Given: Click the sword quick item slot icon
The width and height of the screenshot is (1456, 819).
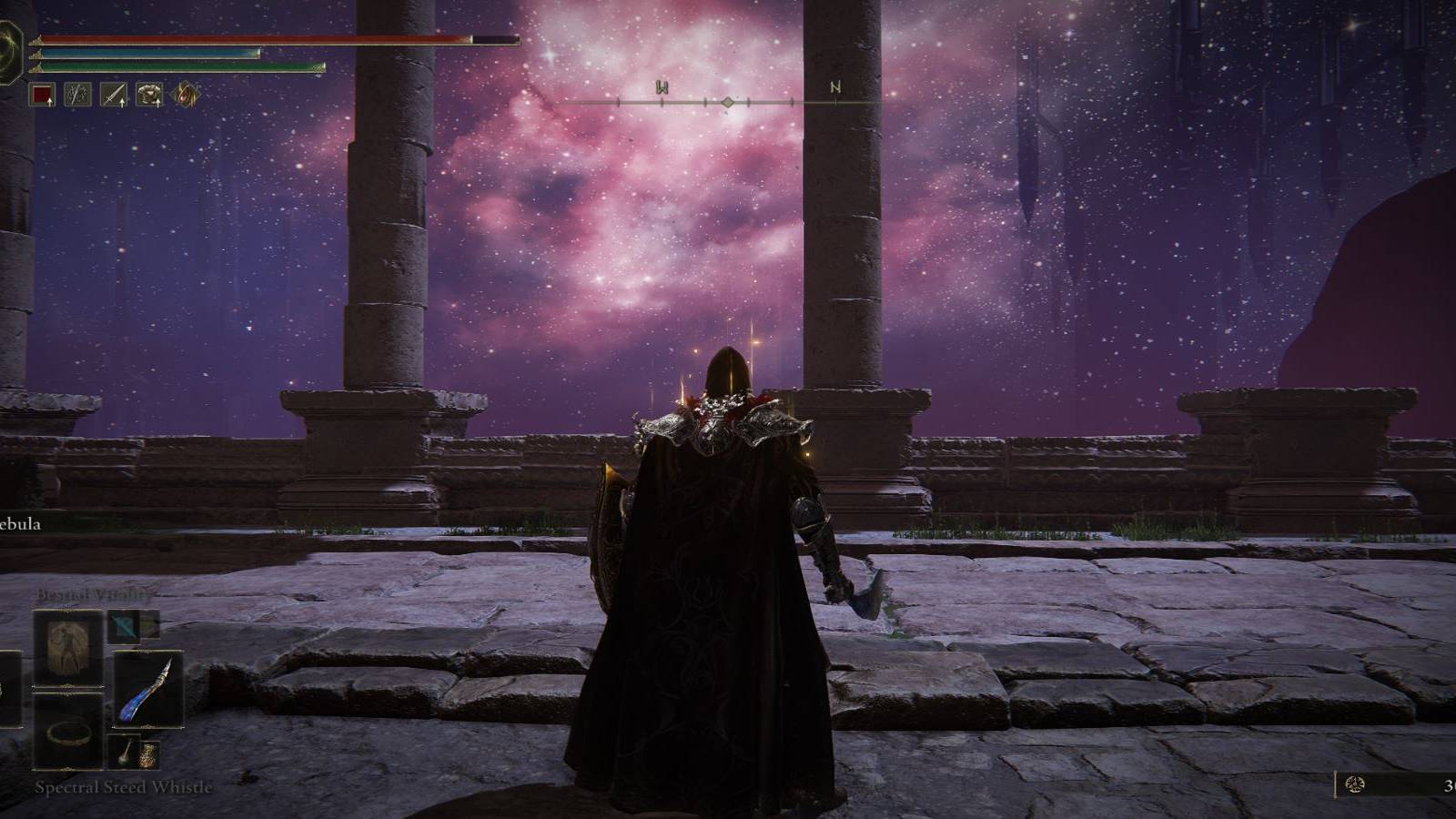Looking at the screenshot, I should tap(112, 94).
